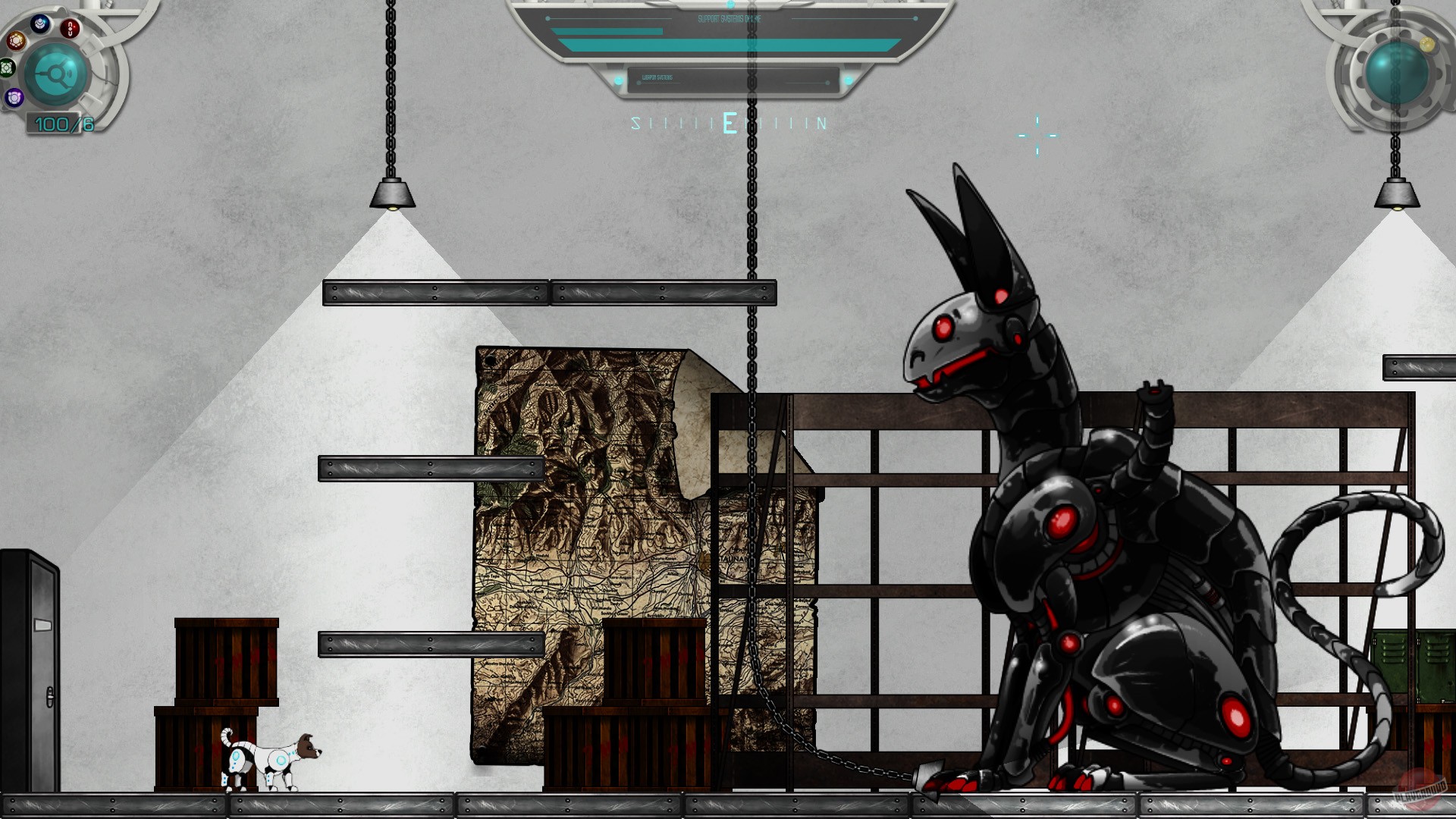Select the blue weapon orb icon
This screenshot has height=819, width=1456.
coord(39,24)
